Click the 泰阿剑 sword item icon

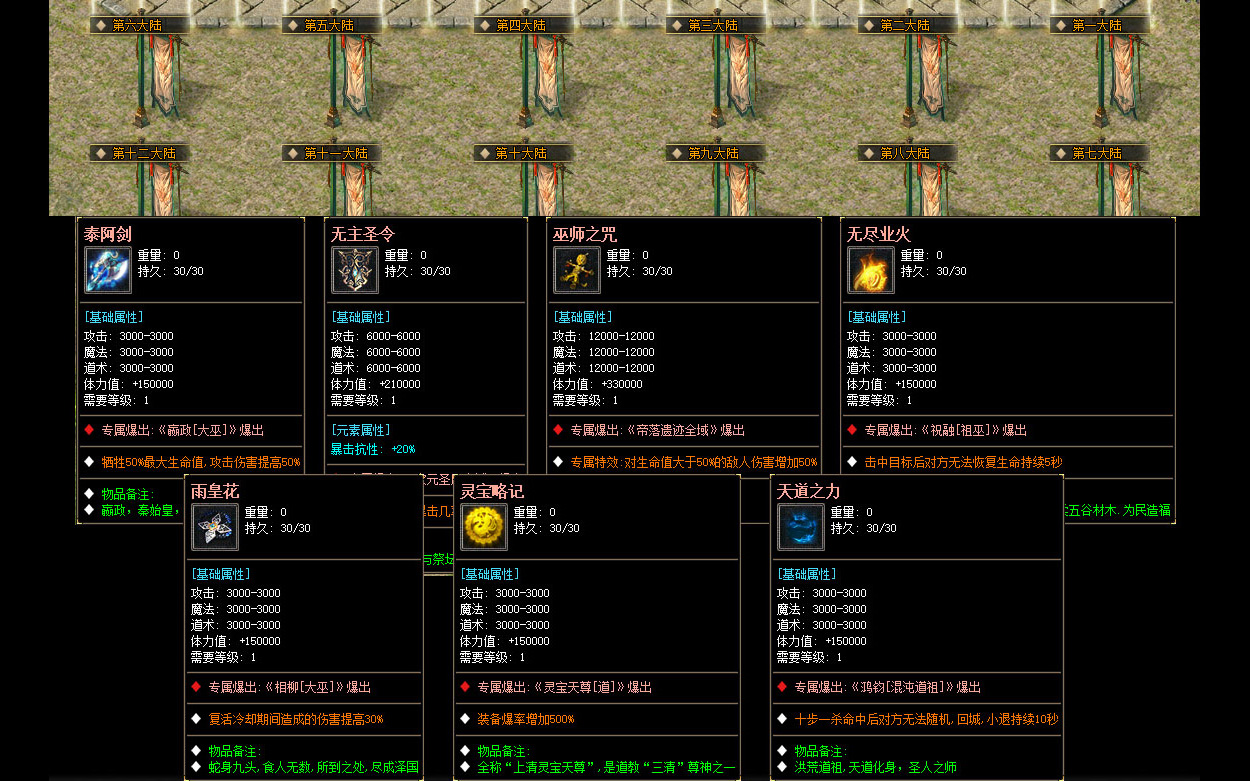click(108, 270)
